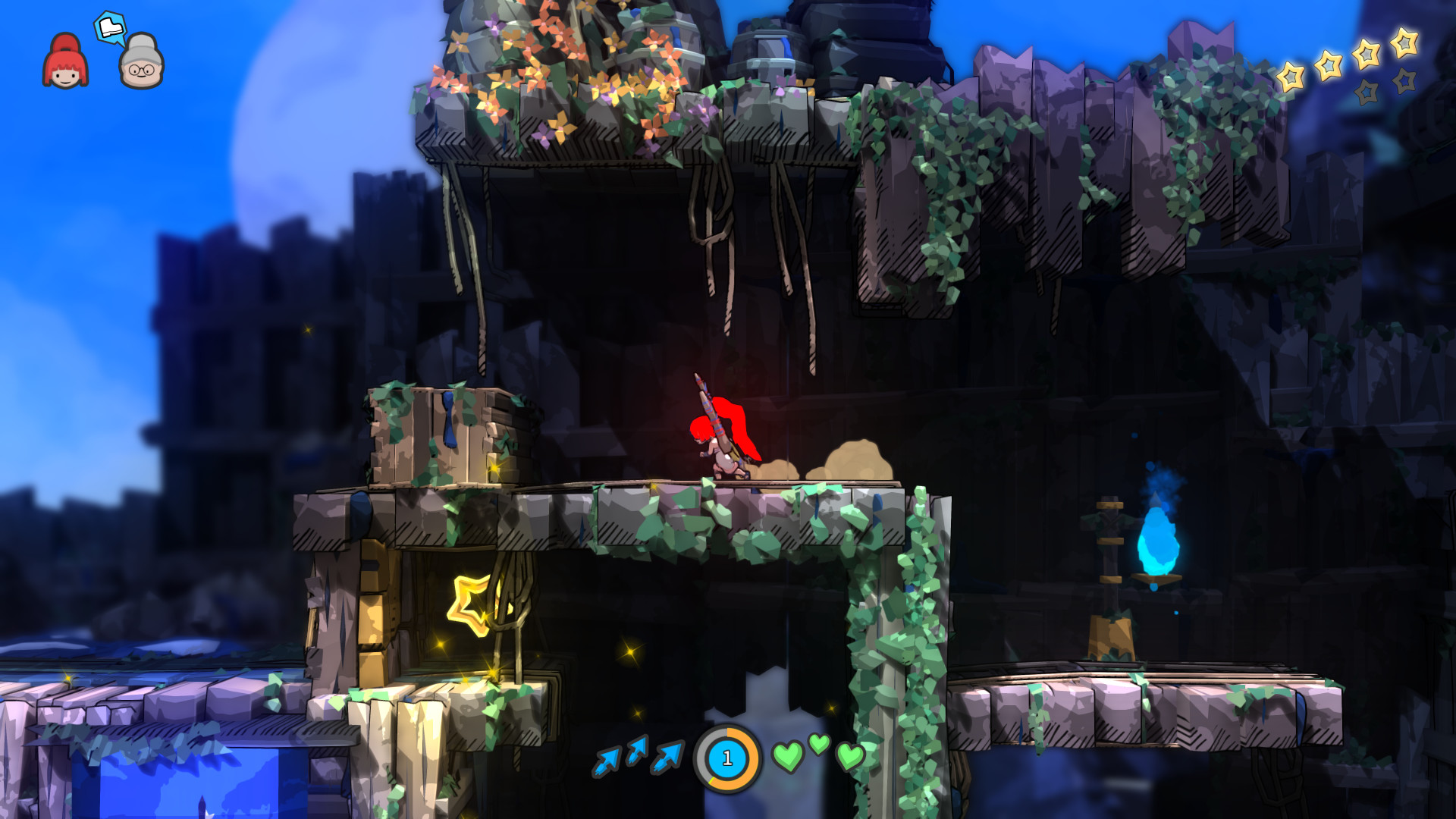Image resolution: width=1456 pixels, height=819 pixels.
Task: Toggle the first filled star at top right
Action: [x=1291, y=78]
